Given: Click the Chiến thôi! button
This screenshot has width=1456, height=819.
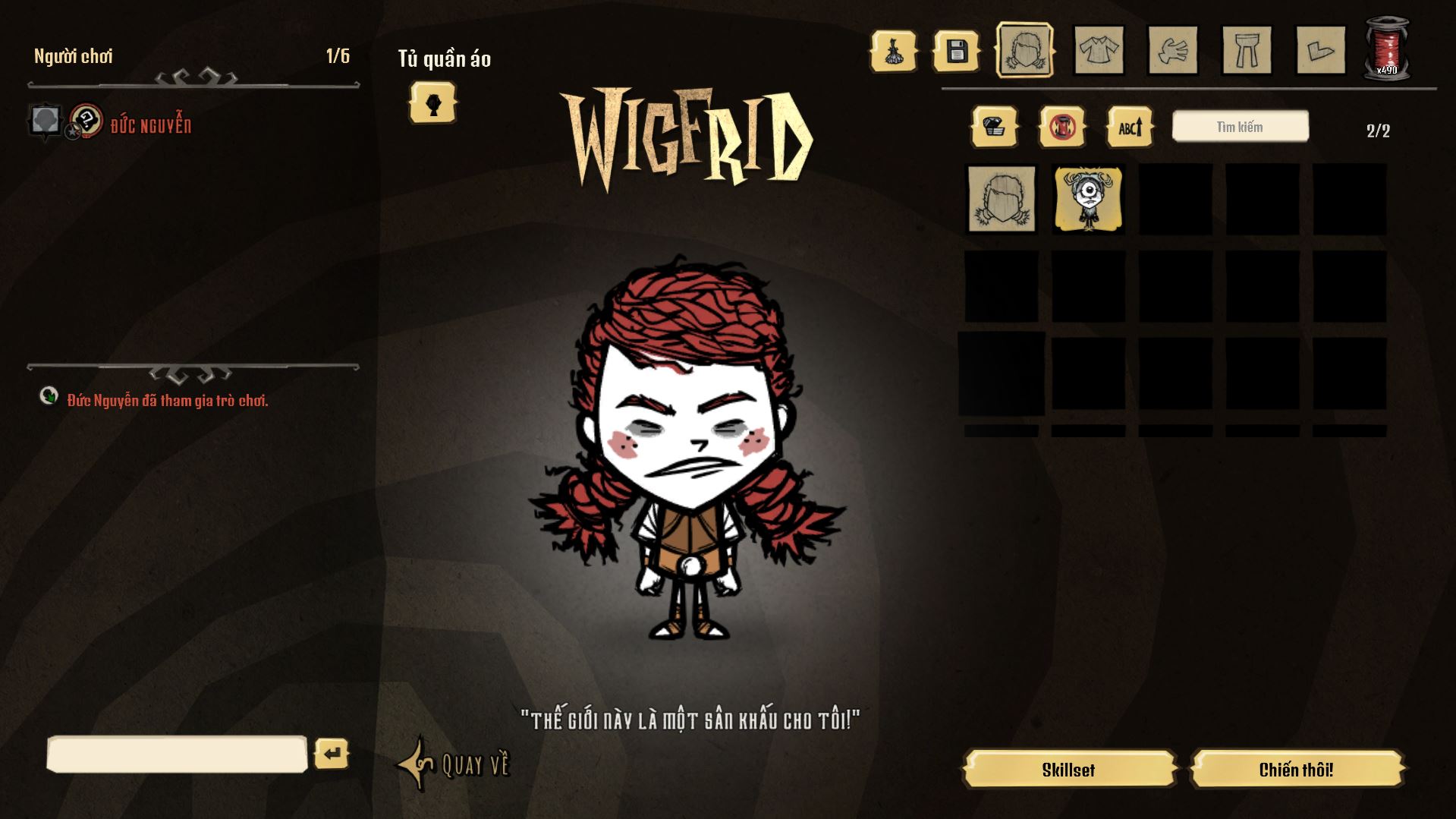Looking at the screenshot, I should (x=1297, y=769).
